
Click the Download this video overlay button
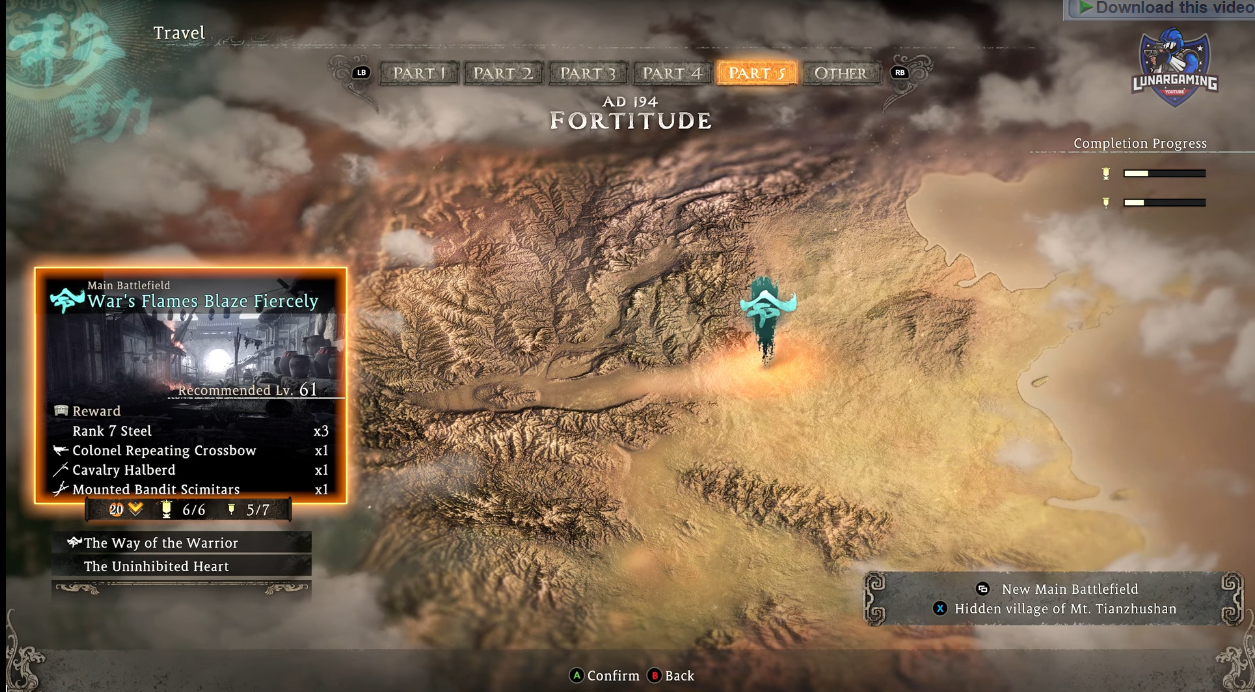(1160, 9)
